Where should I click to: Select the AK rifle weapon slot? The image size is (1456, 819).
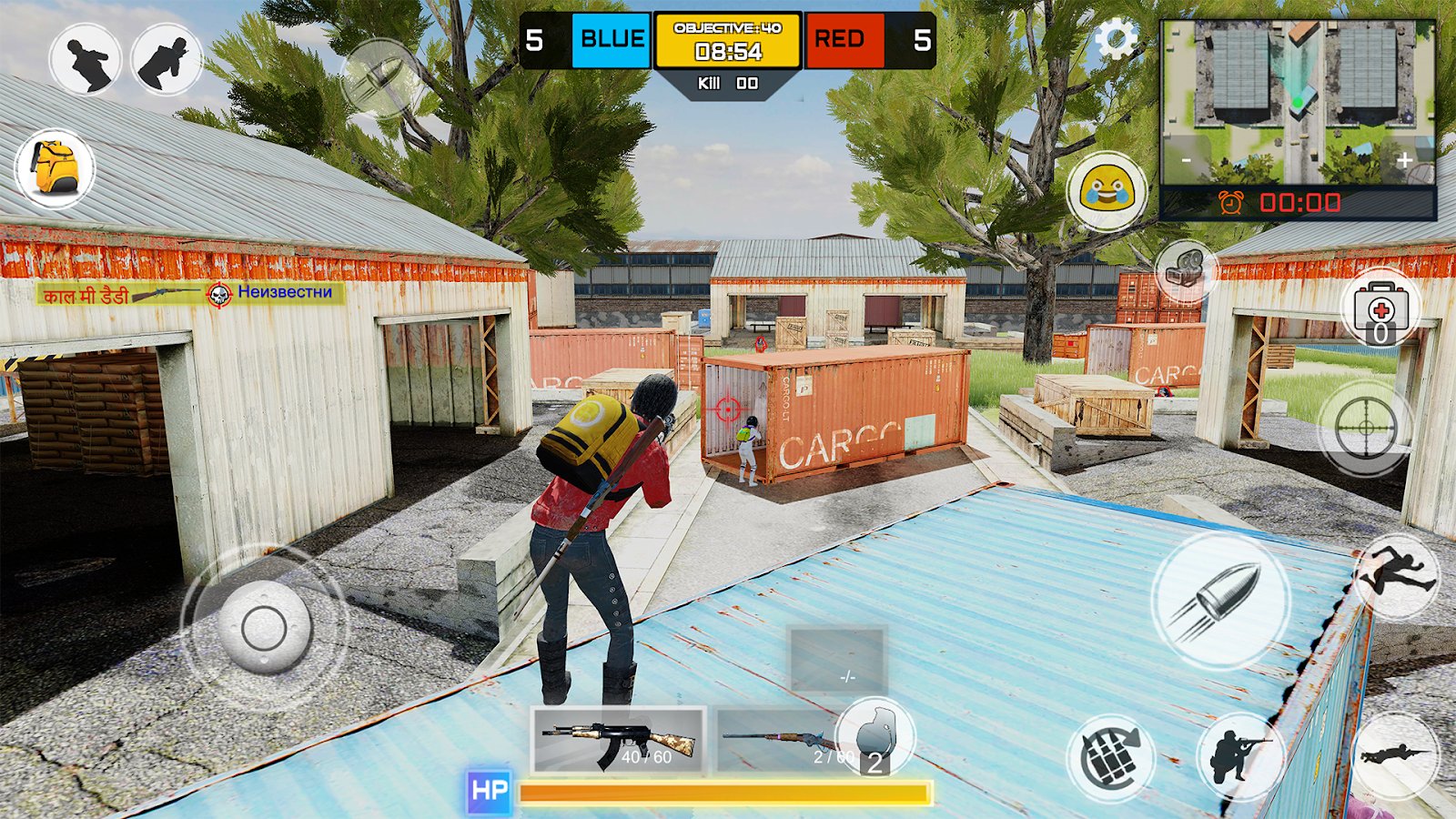click(x=619, y=741)
